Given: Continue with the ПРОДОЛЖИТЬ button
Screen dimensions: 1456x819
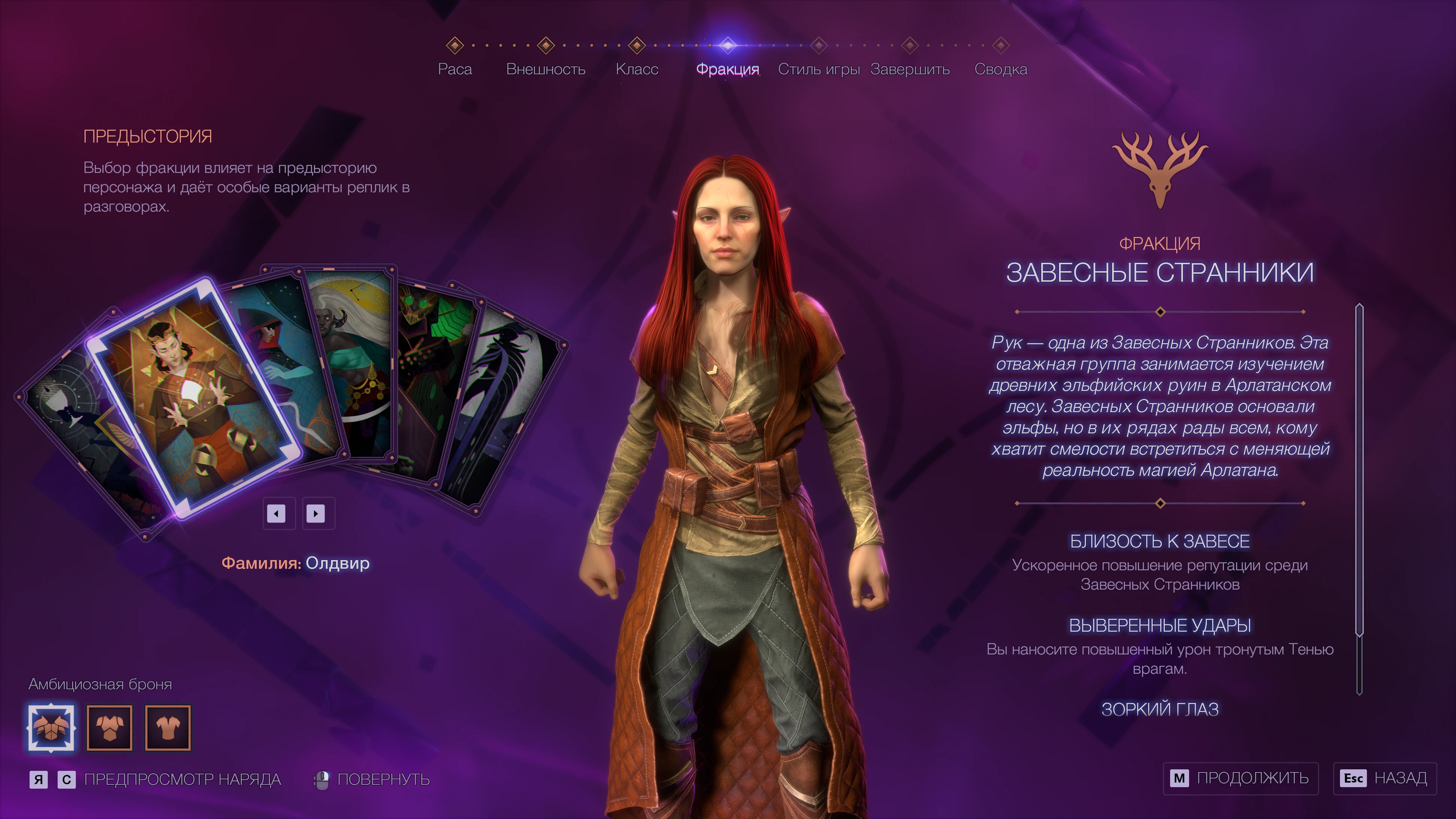Looking at the screenshot, I should [x=1240, y=778].
